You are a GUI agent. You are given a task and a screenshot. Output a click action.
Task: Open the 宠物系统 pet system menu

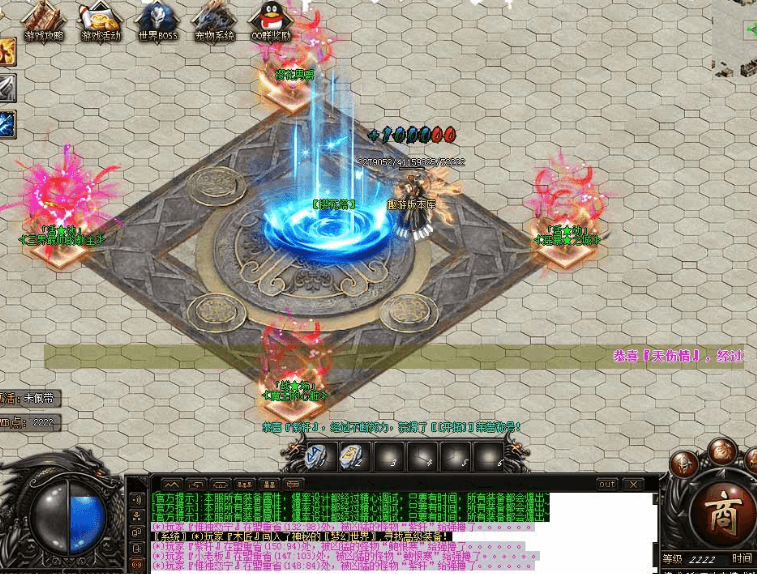[214, 20]
